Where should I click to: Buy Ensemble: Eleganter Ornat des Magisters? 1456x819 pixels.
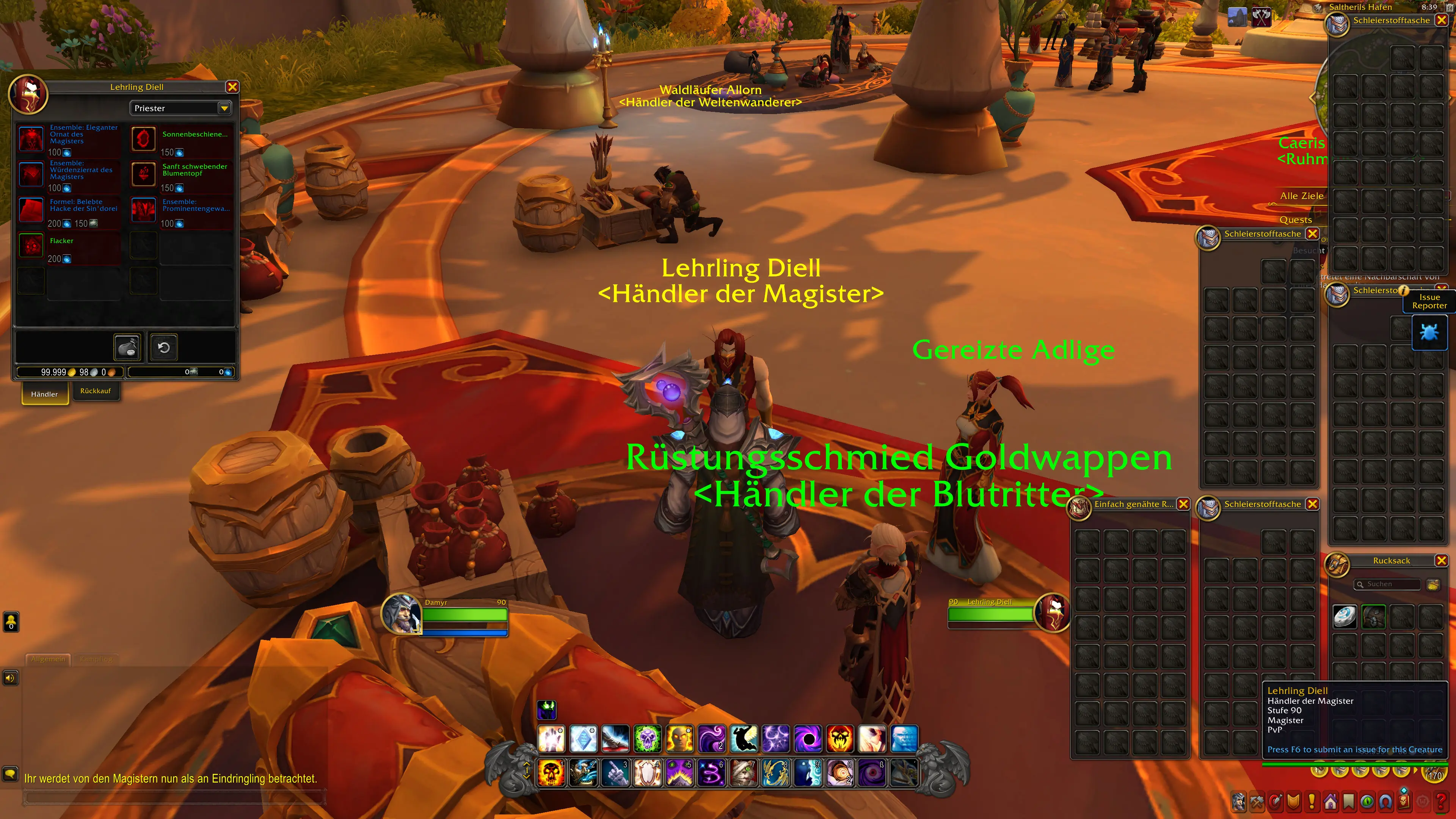(x=31, y=138)
